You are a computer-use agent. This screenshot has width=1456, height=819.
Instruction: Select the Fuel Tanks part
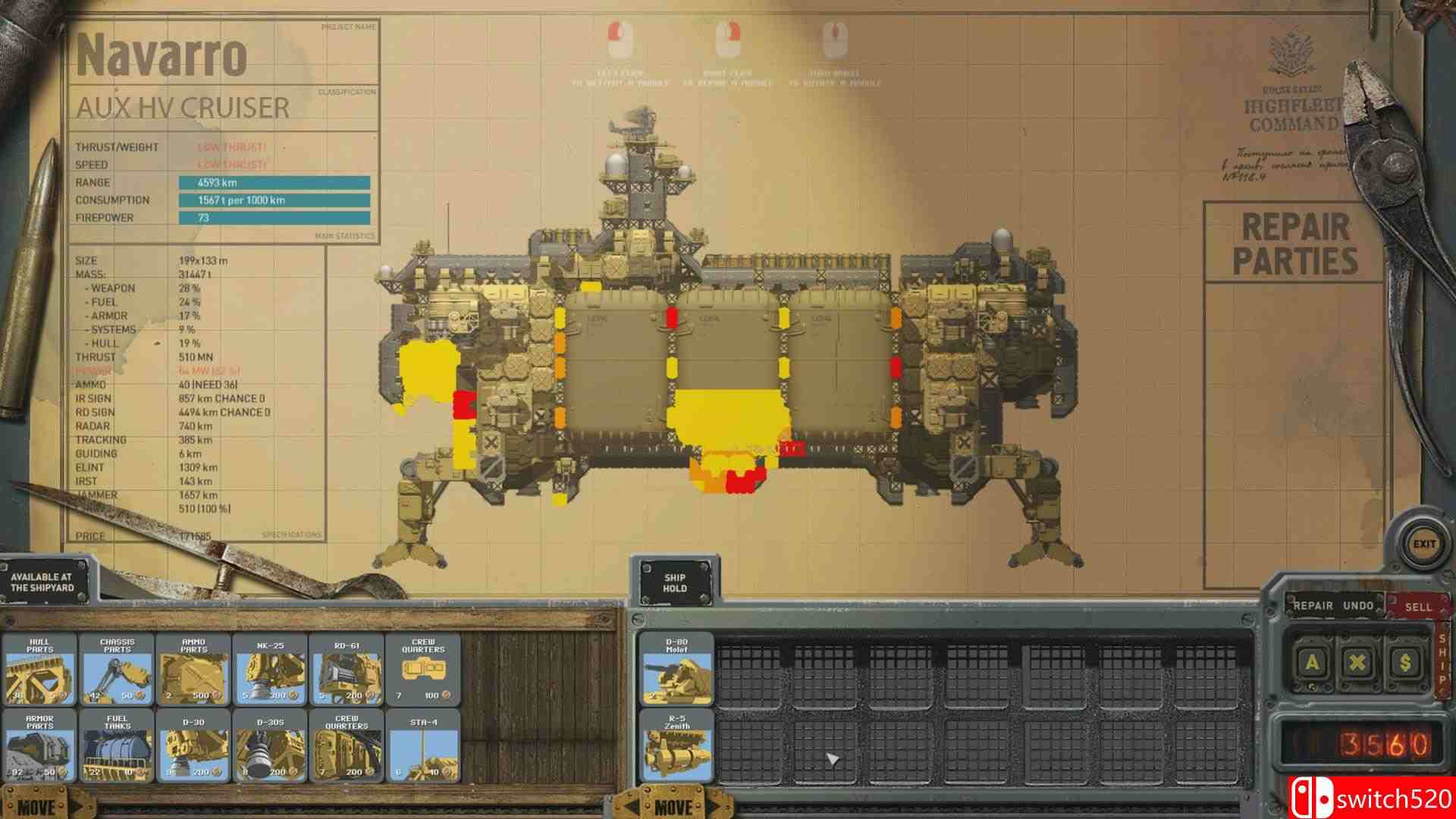pyautogui.click(x=115, y=747)
